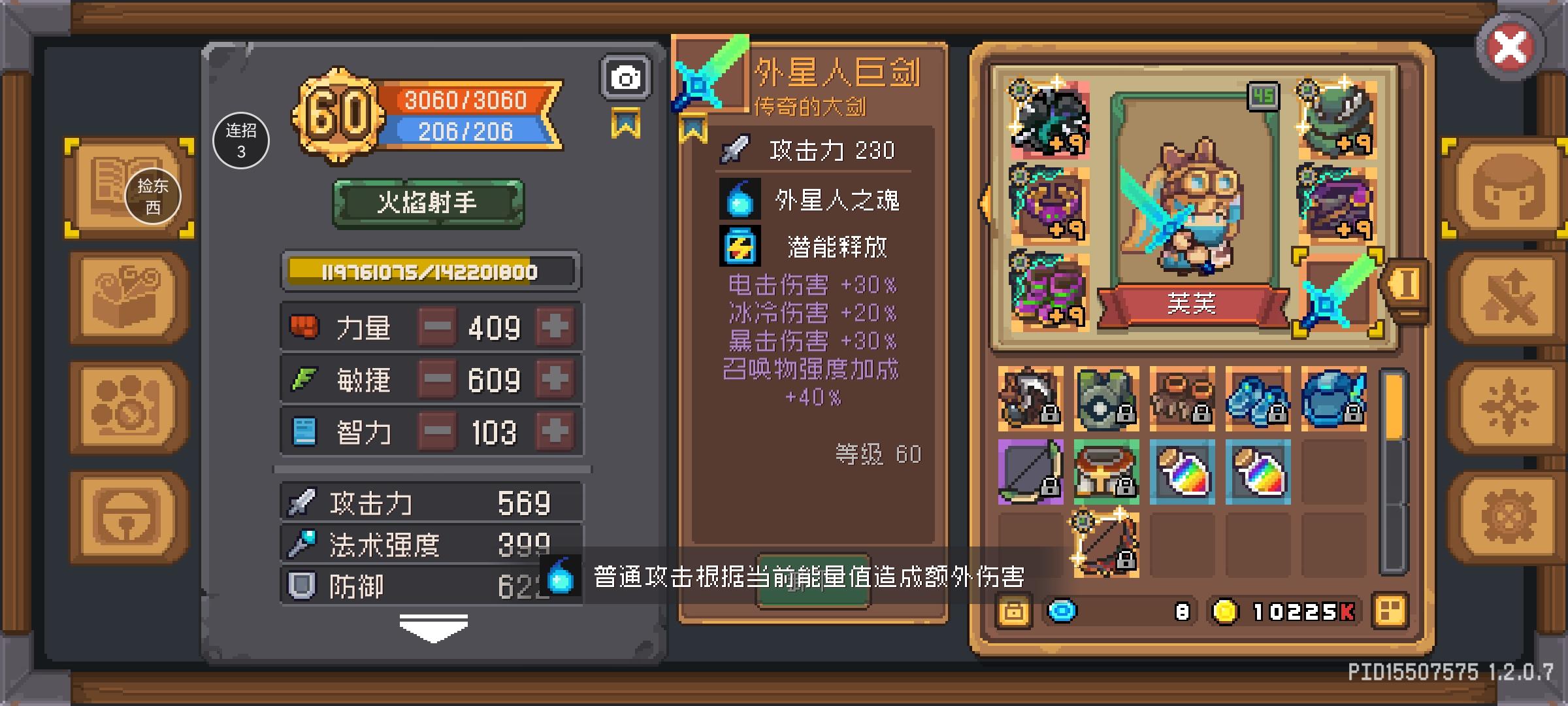
Task: Click the 捡东西 badge
Action: point(152,196)
